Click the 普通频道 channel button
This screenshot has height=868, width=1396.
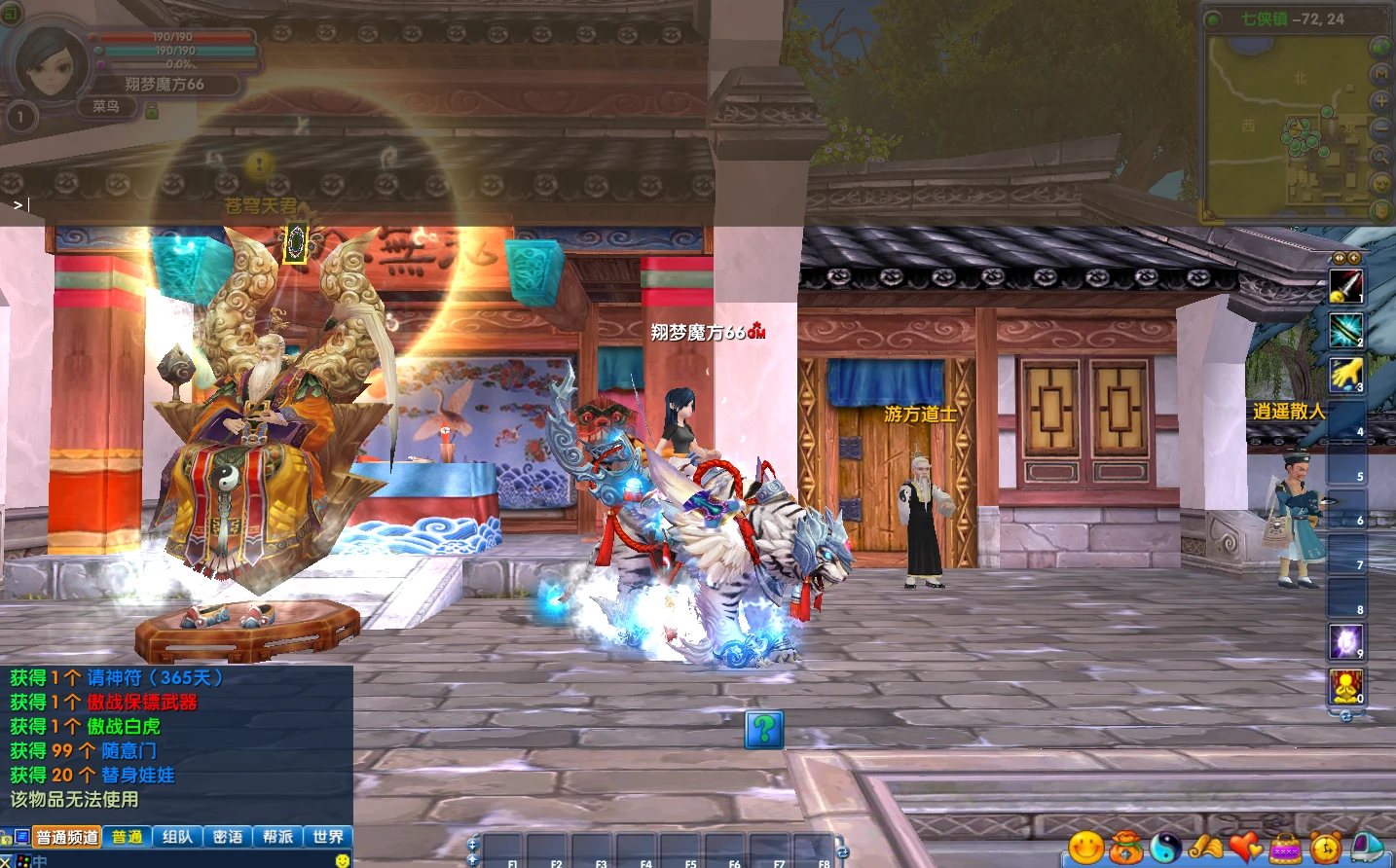(x=67, y=837)
